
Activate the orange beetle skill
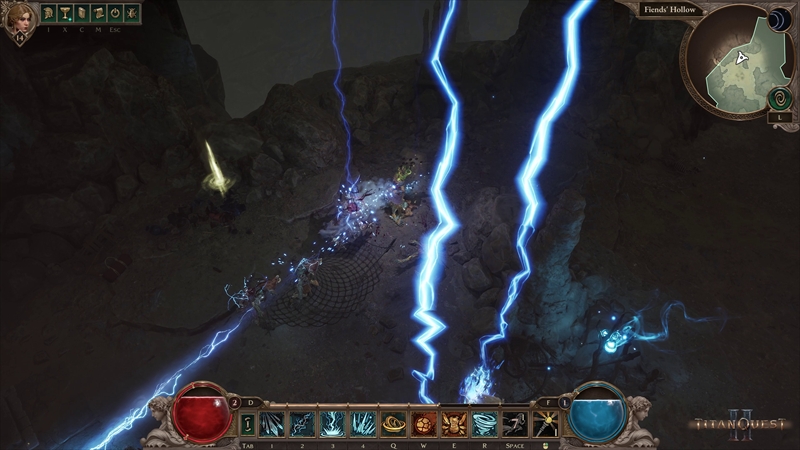[453, 424]
